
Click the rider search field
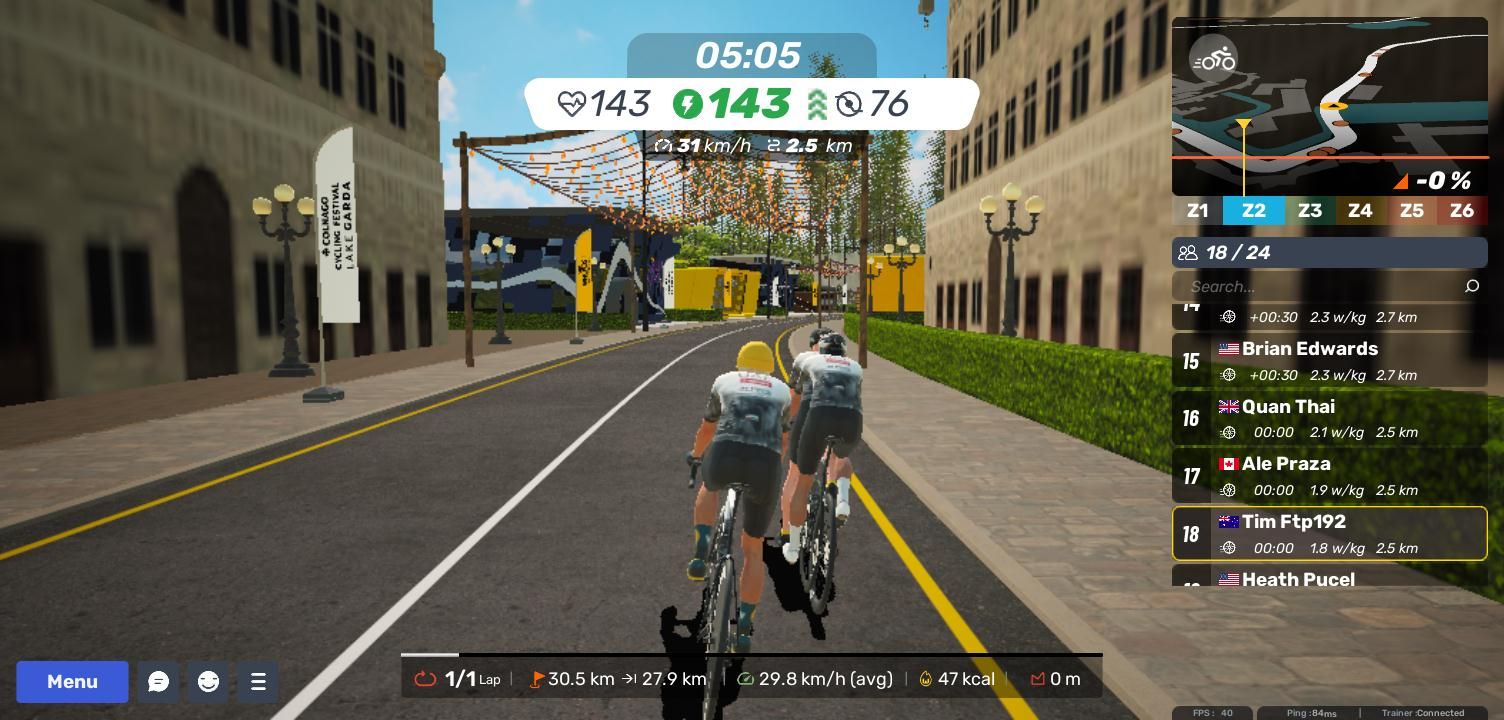pyautogui.click(x=1320, y=287)
